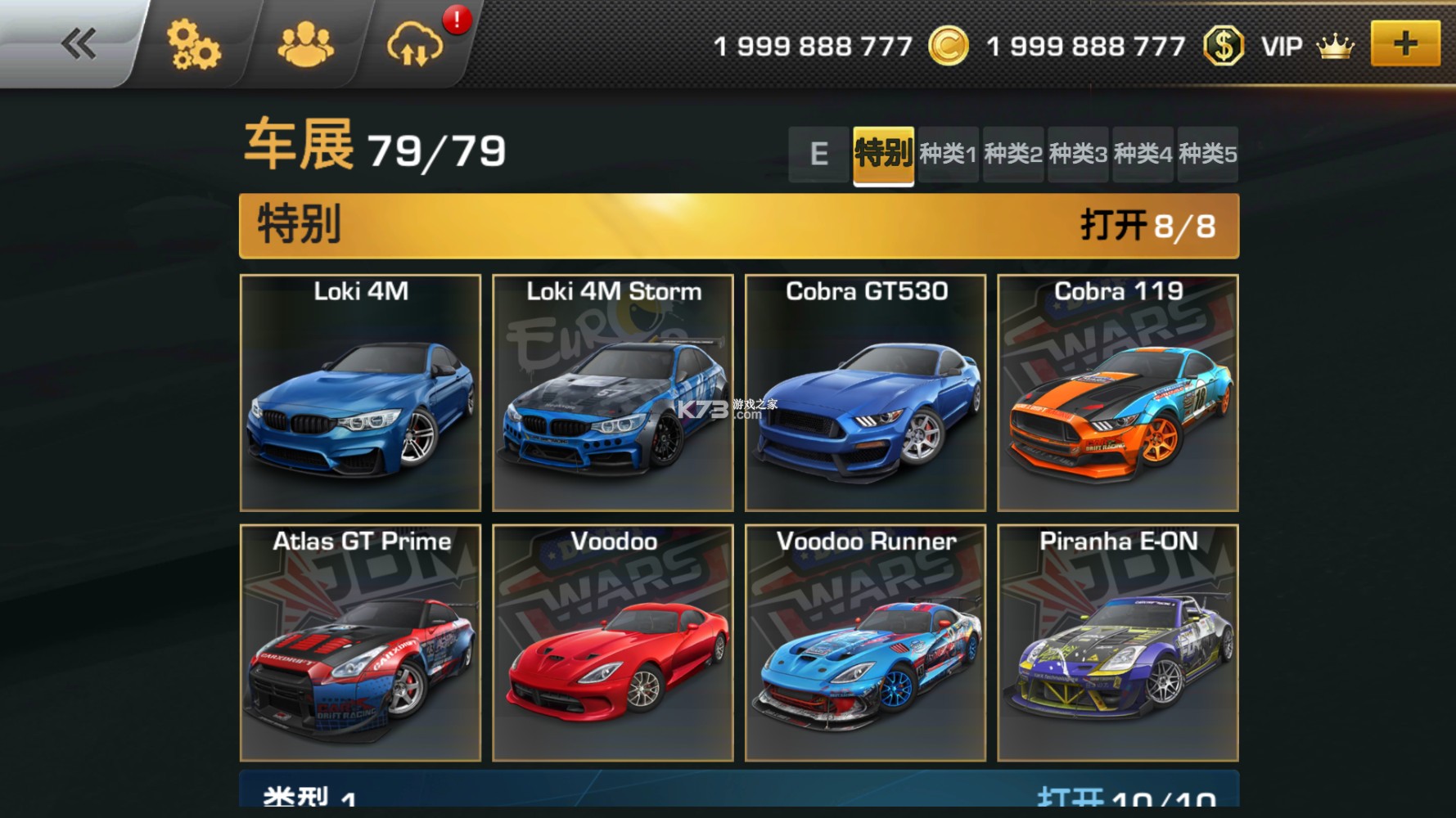Screen dimensions: 1456x818
Task: Show the 种类3 tab
Action: click(x=1078, y=154)
